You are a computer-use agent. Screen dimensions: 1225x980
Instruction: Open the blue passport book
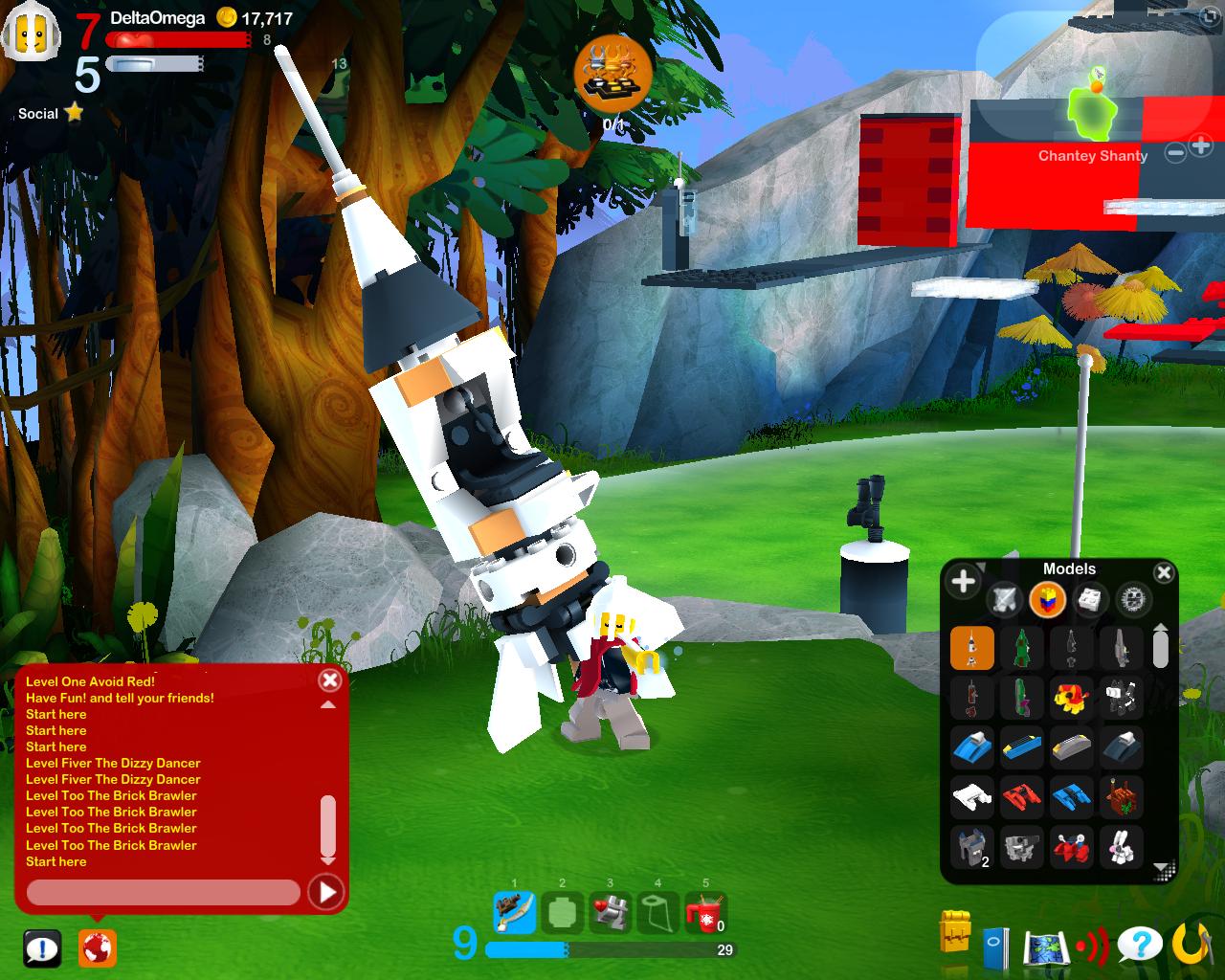(995, 947)
